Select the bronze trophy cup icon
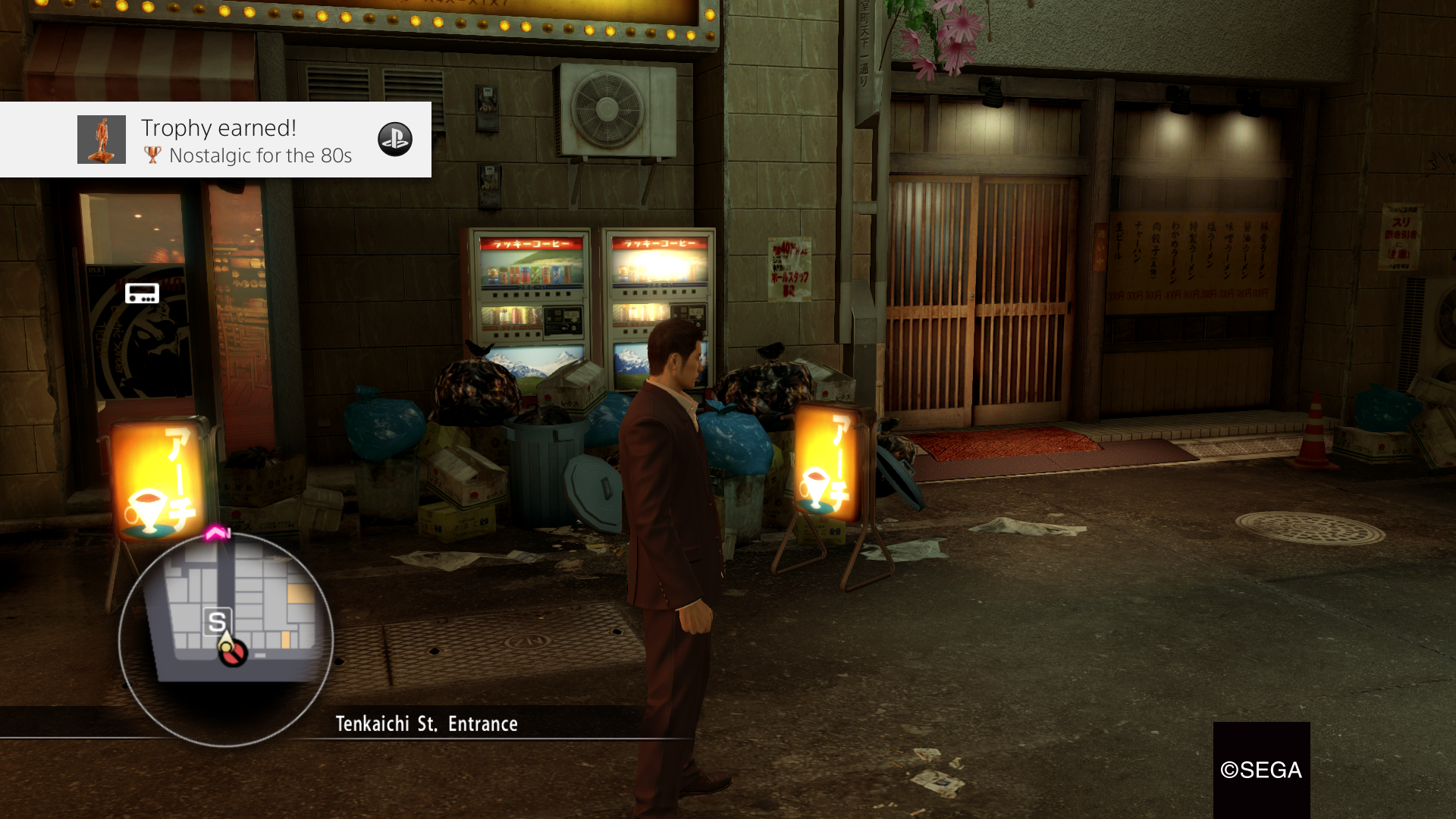Viewport: 1456px width, 819px height. pos(153,155)
